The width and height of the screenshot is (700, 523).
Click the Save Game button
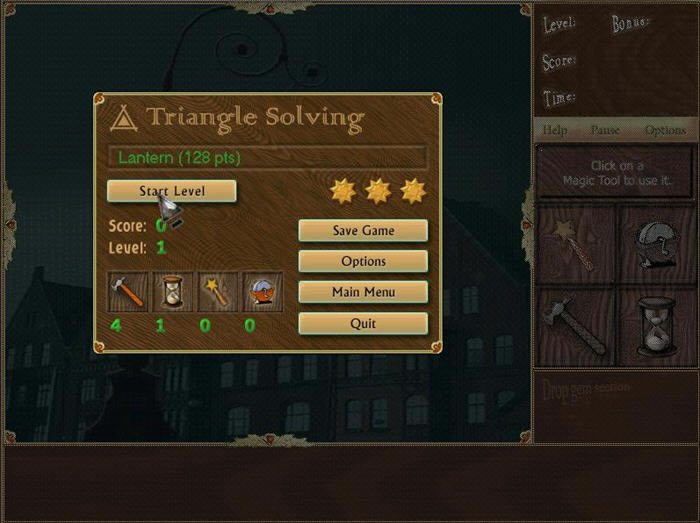[x=363, y=231]
